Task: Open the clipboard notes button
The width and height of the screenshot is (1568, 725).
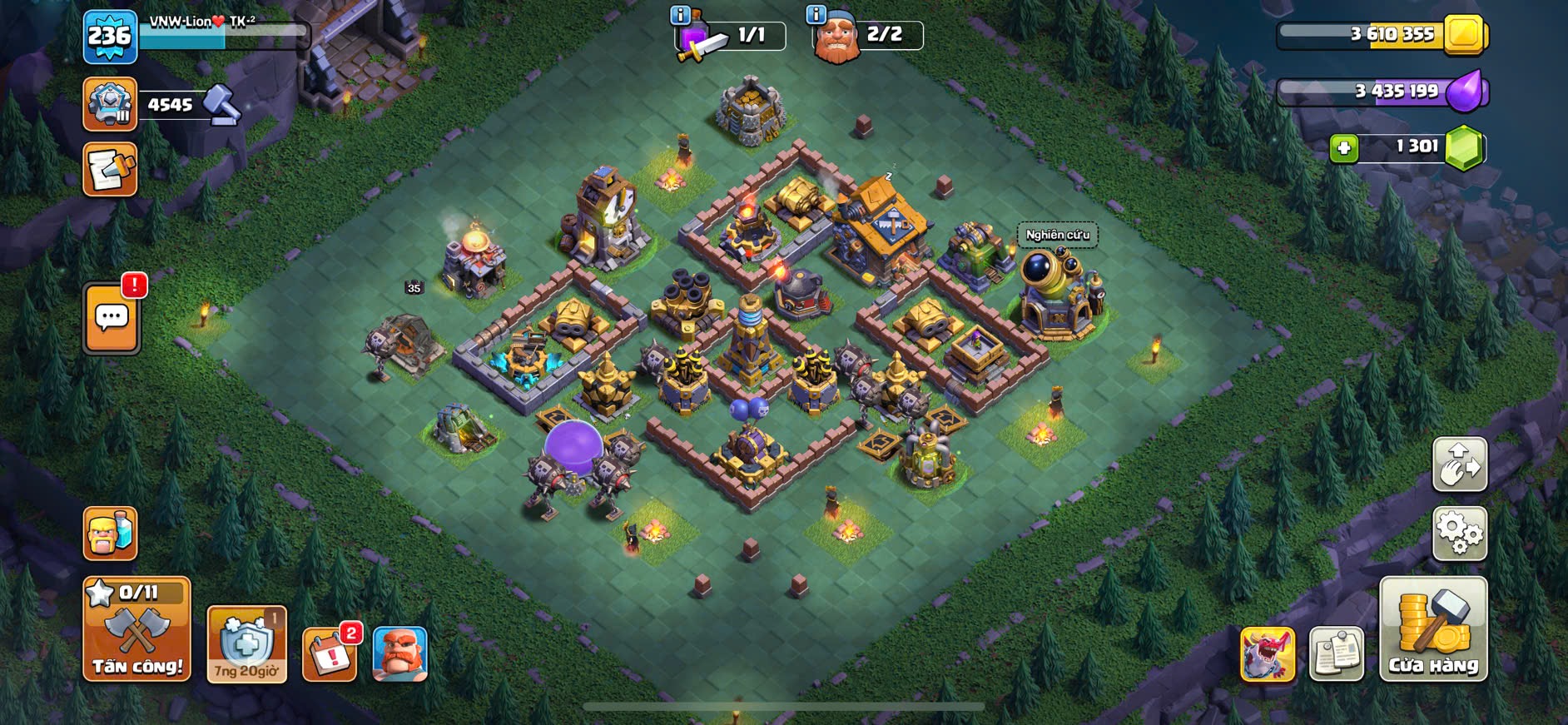Action: point(1337,654)
